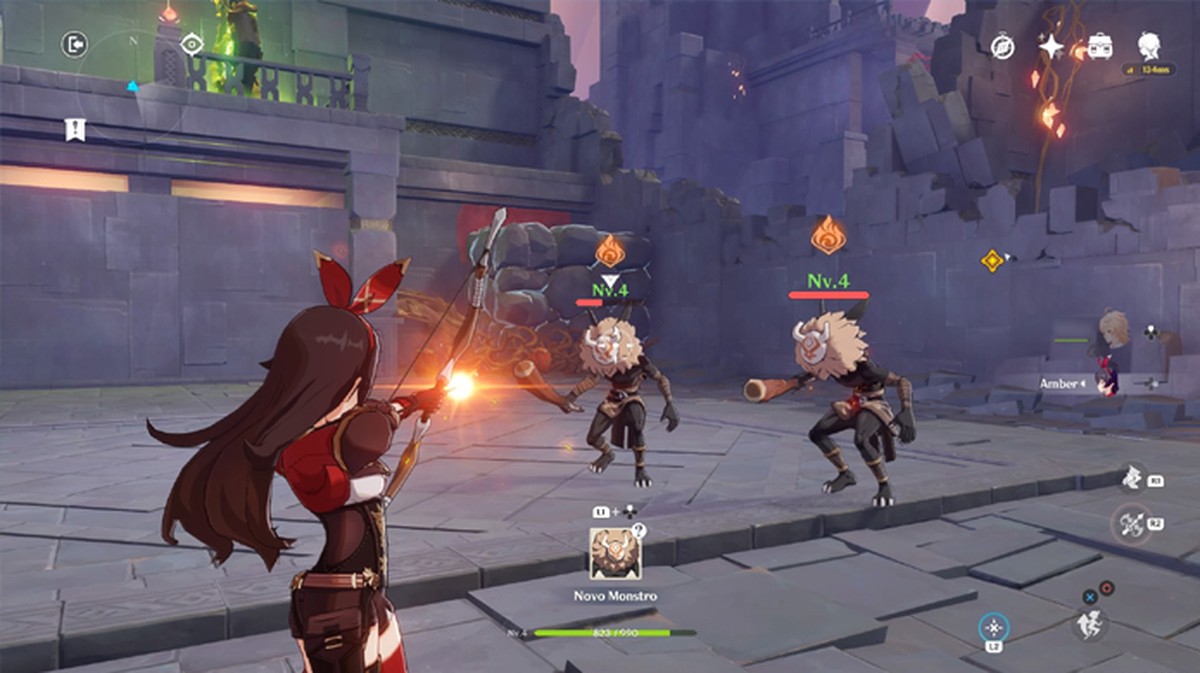This screenshot has height=673, width=1200.
Task: Toggle the eye vision icon
Action: click(192, 44)
